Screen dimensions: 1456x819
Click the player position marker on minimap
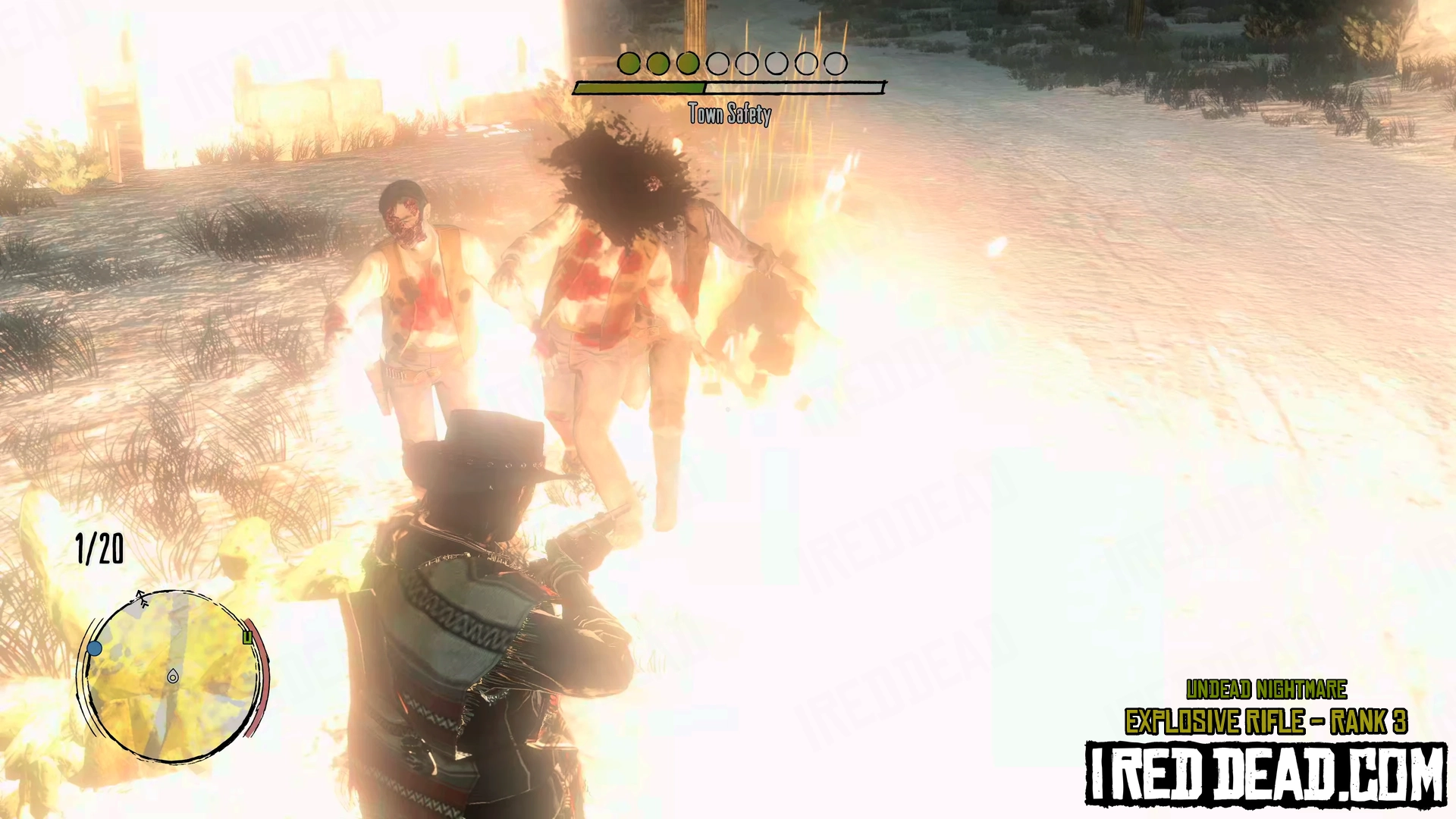pyautogui.click(x=173, y=676)
